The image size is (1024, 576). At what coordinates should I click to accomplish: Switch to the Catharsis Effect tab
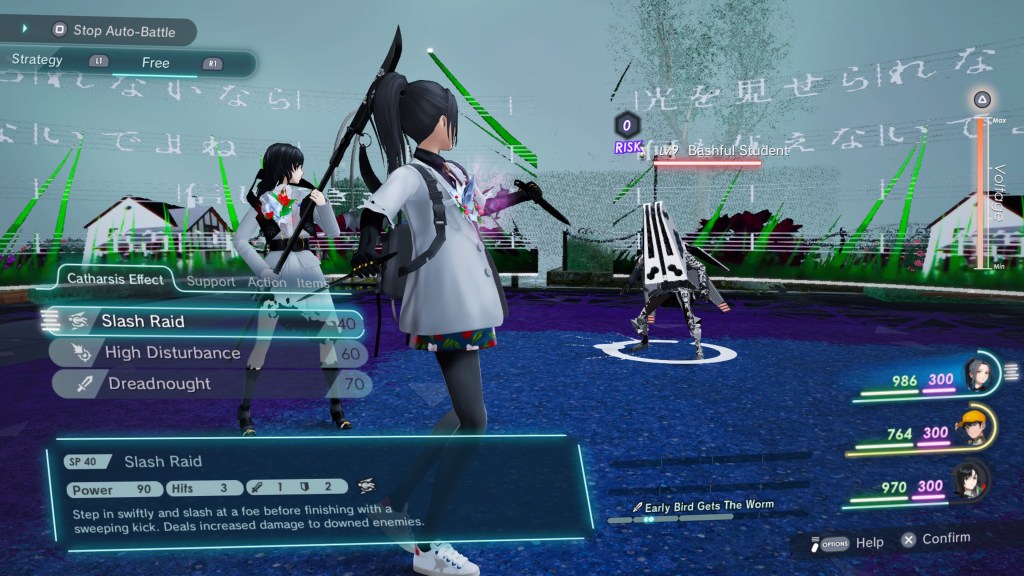point(115,280)
